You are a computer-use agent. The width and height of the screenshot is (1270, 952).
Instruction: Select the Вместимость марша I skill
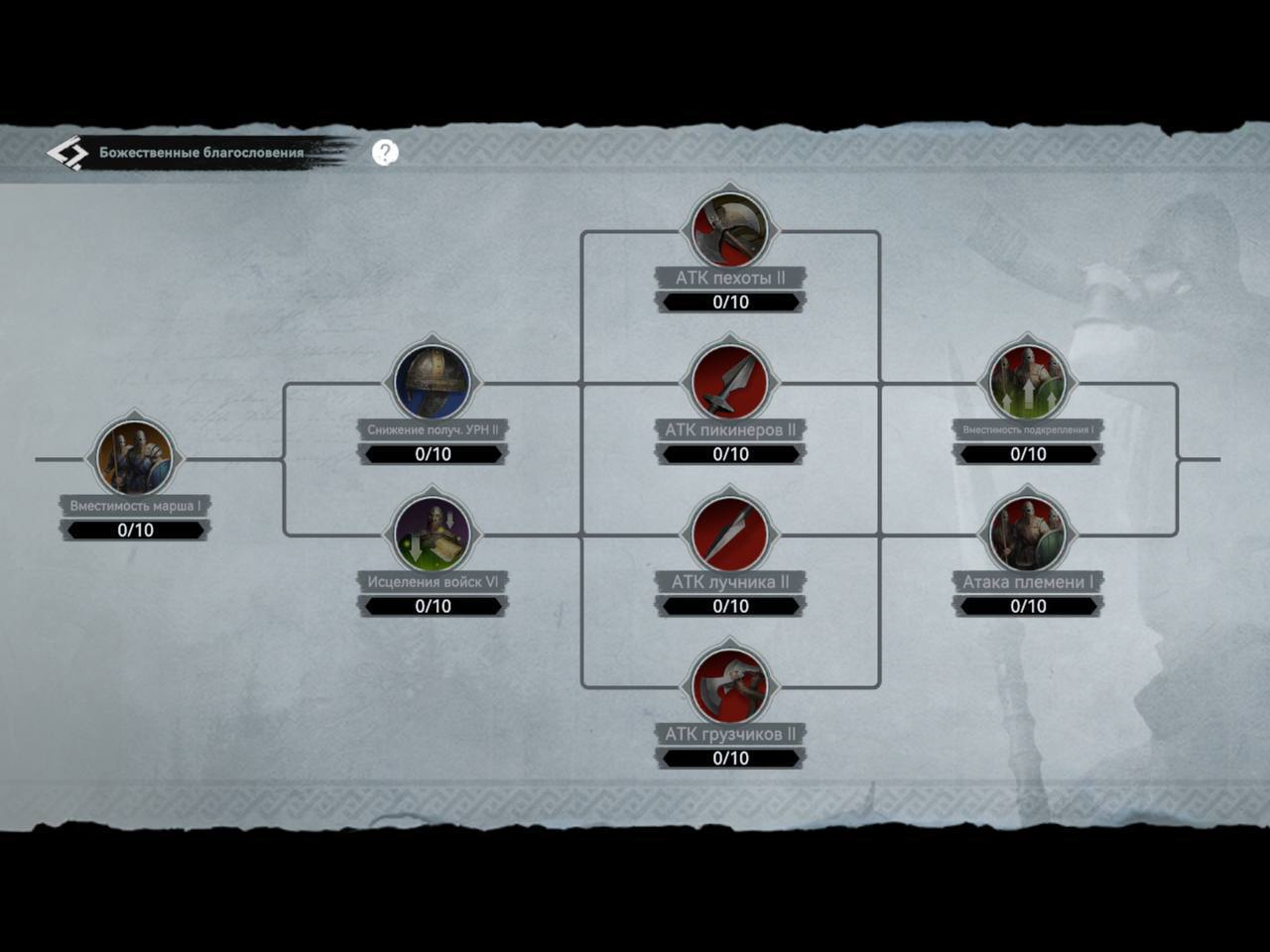pos(135,458)
